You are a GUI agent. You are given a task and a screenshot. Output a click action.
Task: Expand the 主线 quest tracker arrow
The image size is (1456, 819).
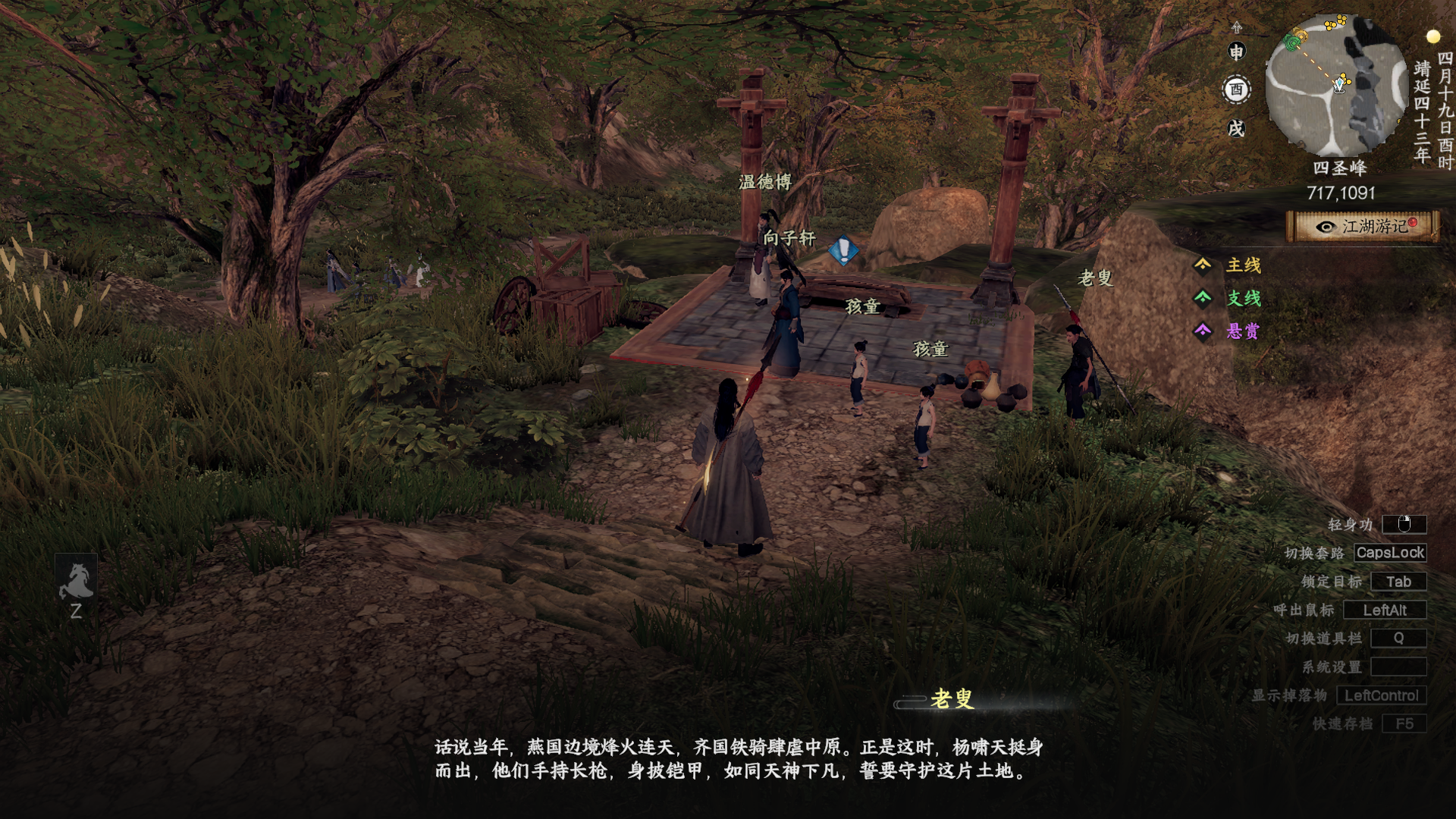coord(1204,267)
